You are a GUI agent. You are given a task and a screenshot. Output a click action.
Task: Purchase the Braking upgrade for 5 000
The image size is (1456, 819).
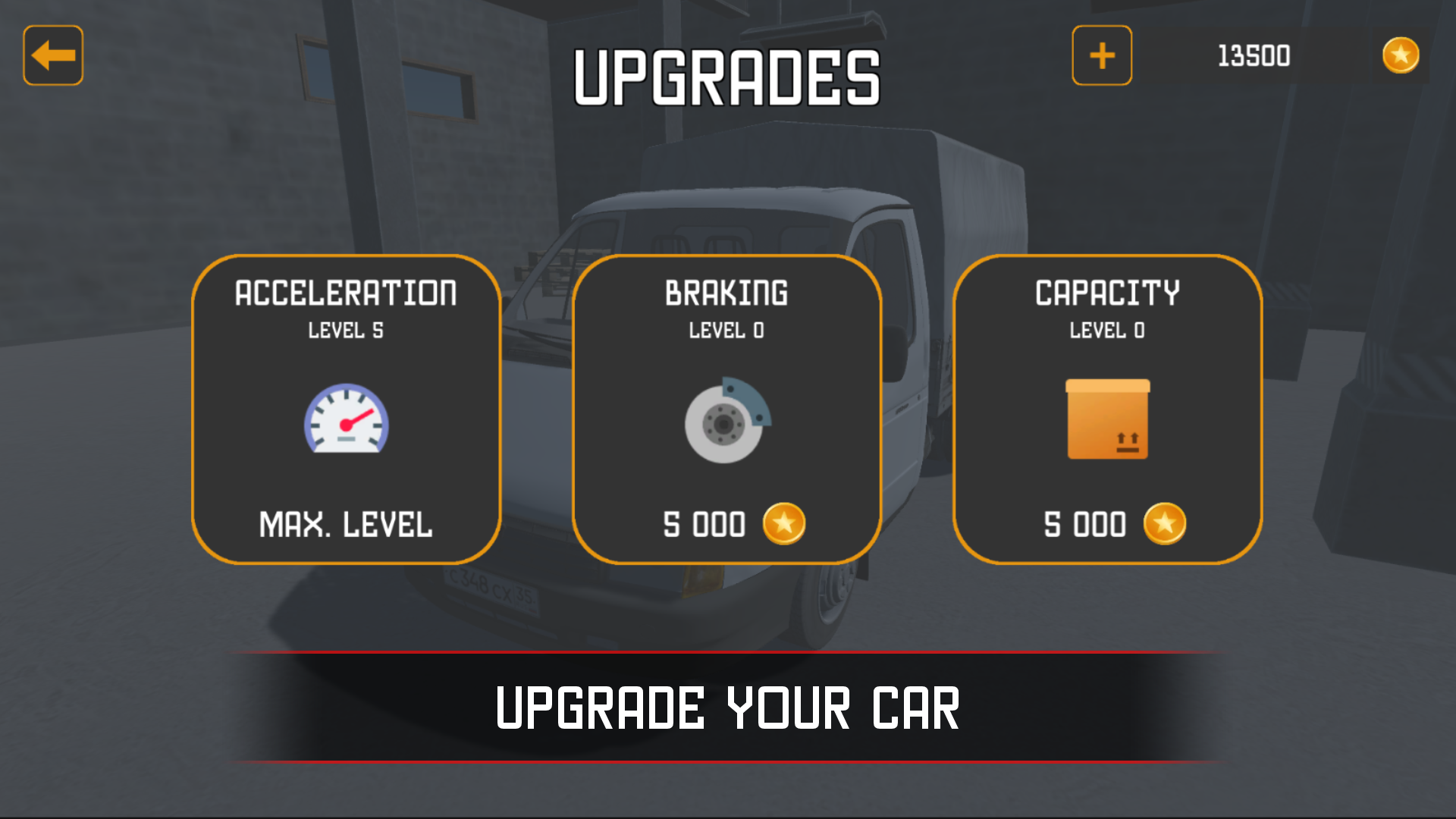click(x=726, y=523)
